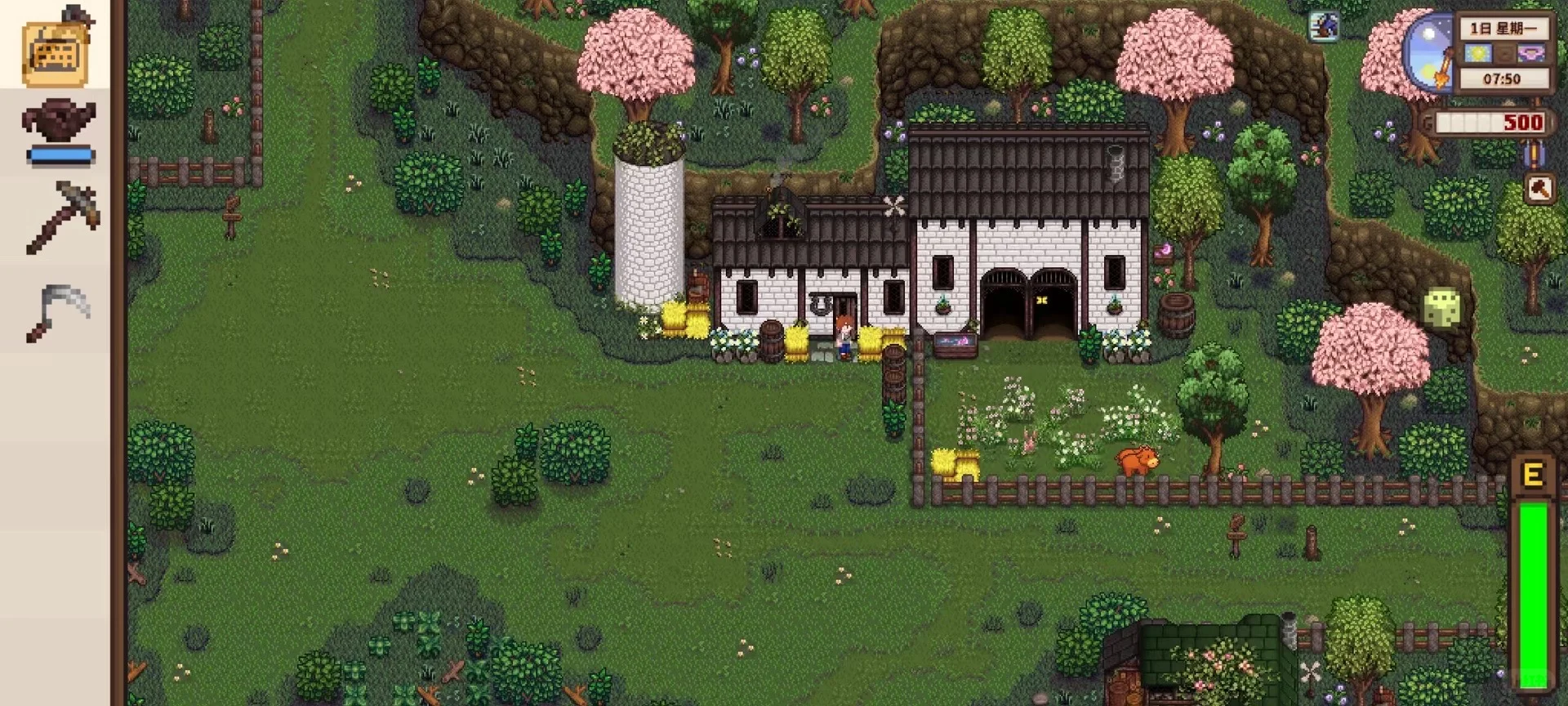Tap the green dice icon
The height and width of the screenshot is (706, 1568).
[1441, 309]
